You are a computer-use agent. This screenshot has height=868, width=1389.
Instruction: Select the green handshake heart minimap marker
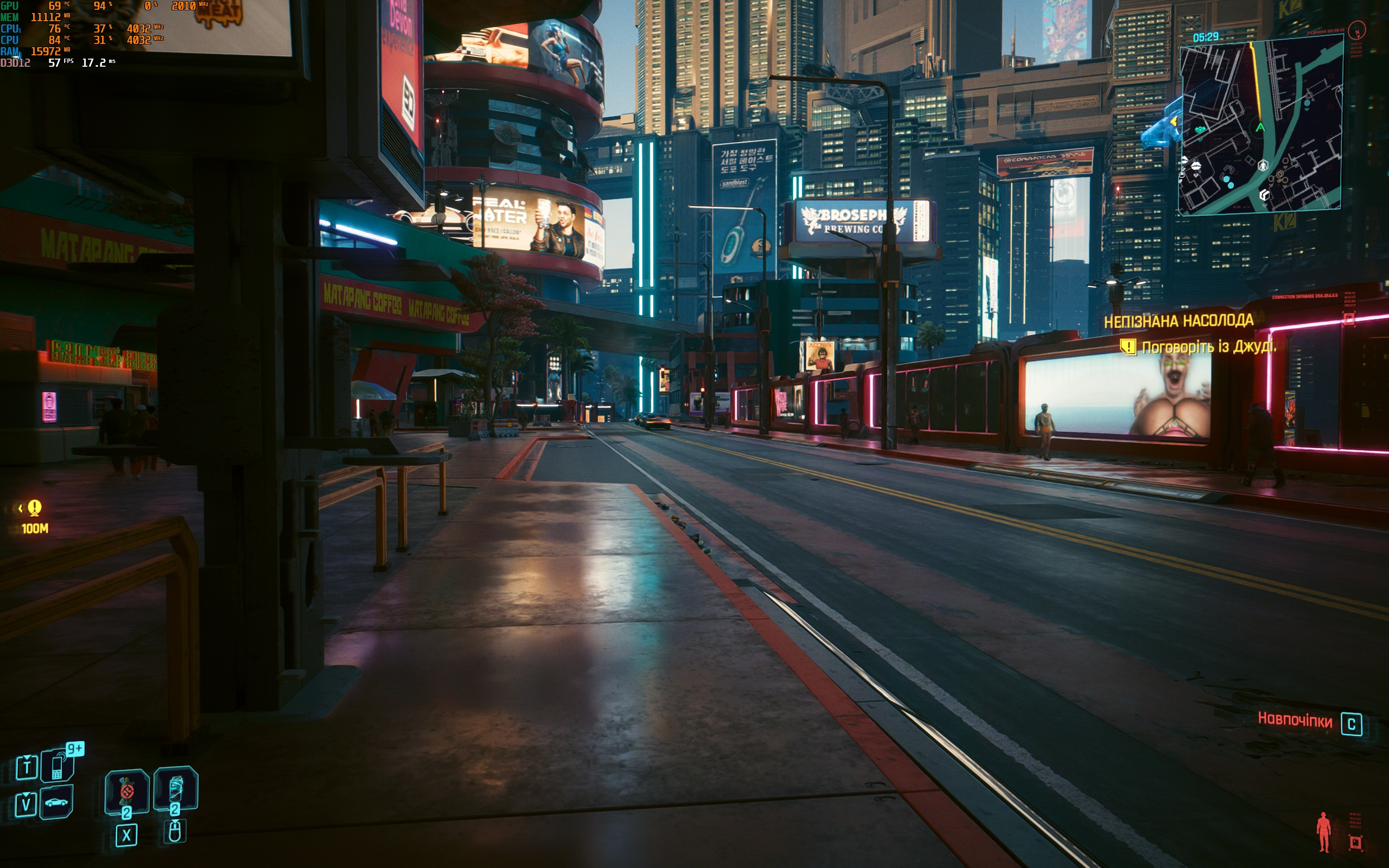(1200, 130)
